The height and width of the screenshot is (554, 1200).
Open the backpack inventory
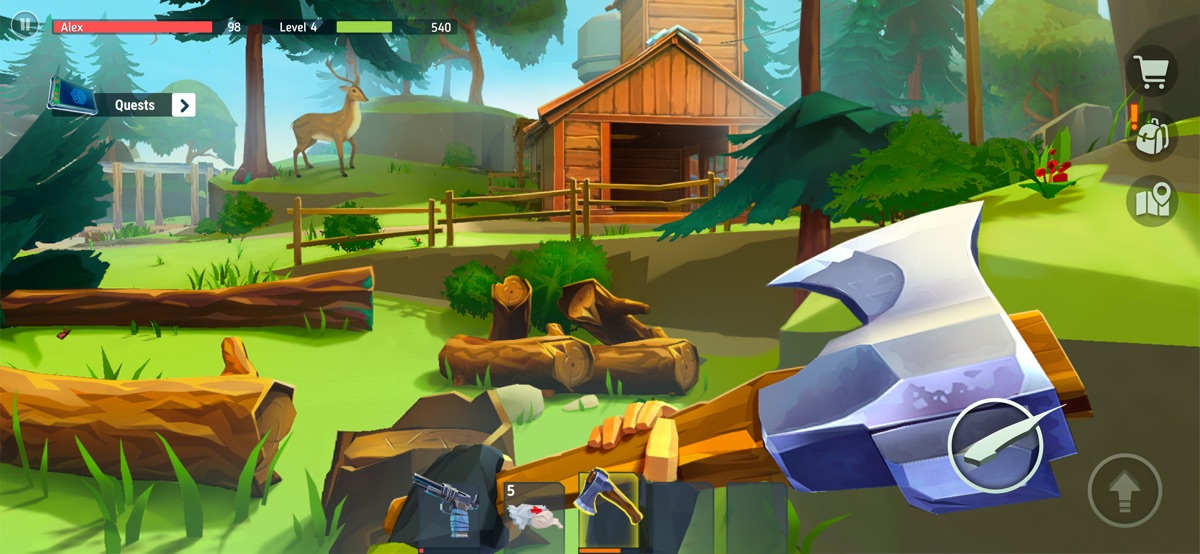1152,136
